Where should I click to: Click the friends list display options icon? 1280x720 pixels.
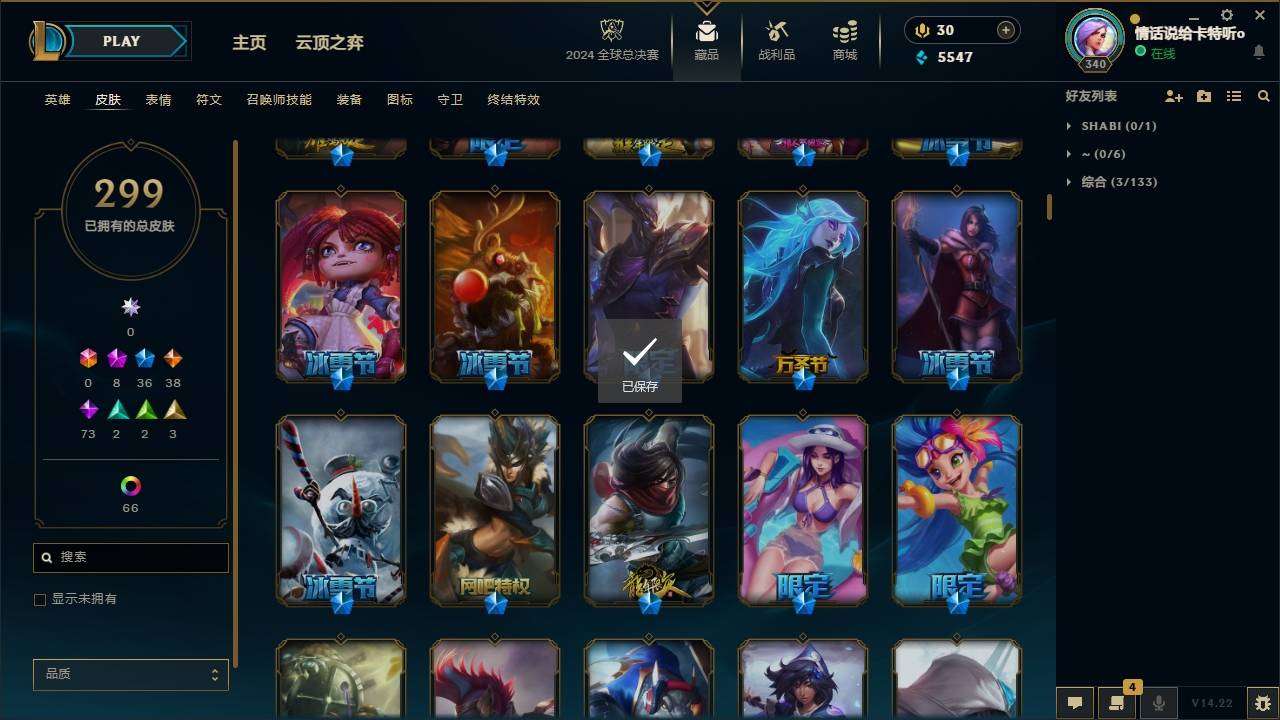pos(1233,96)
